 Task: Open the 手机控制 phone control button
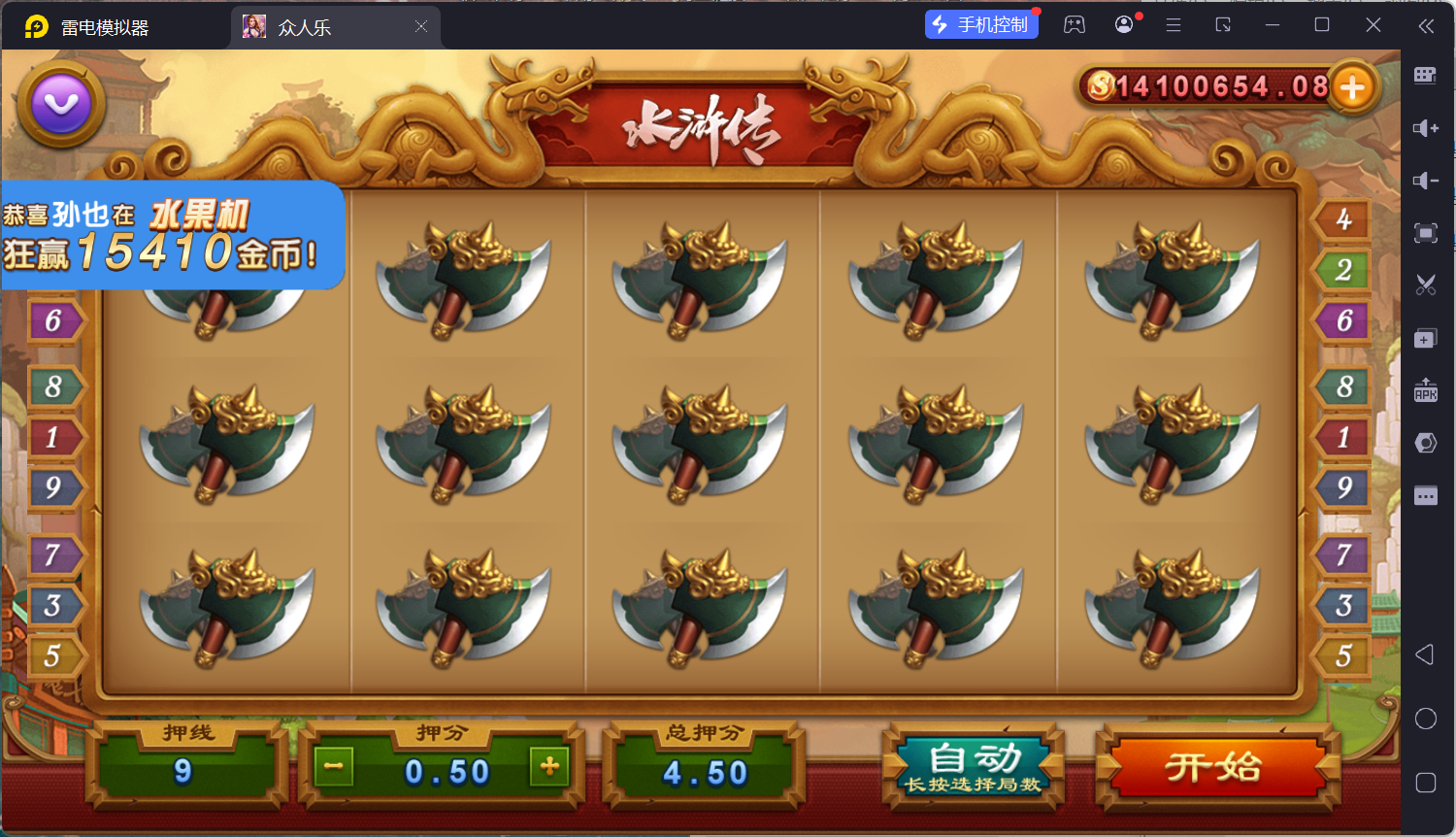(981, 25)
